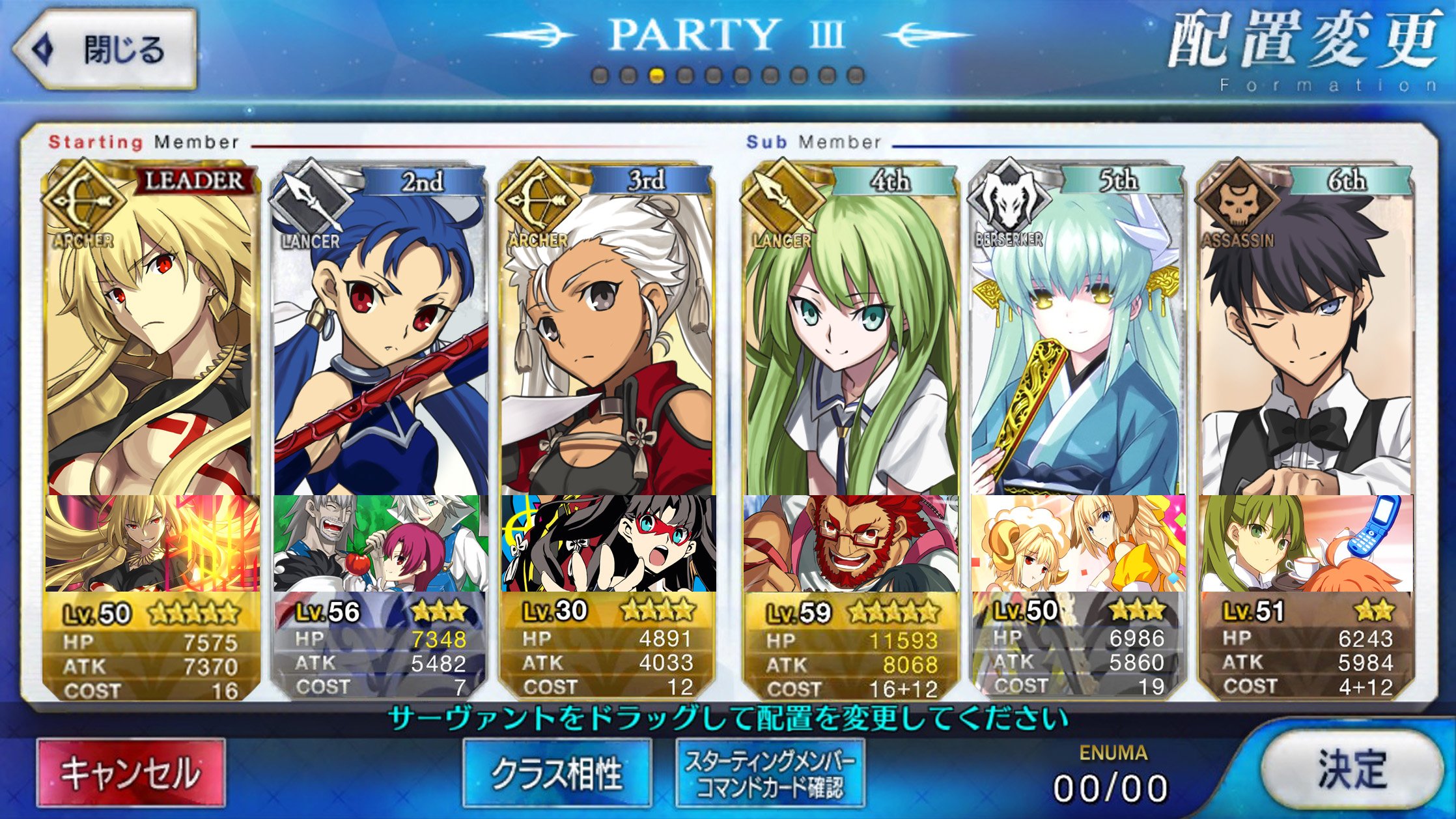Click the red-bearded man craft essence thumbnail
Viewport: 1456px width, 819px height.
pos(850,543)
